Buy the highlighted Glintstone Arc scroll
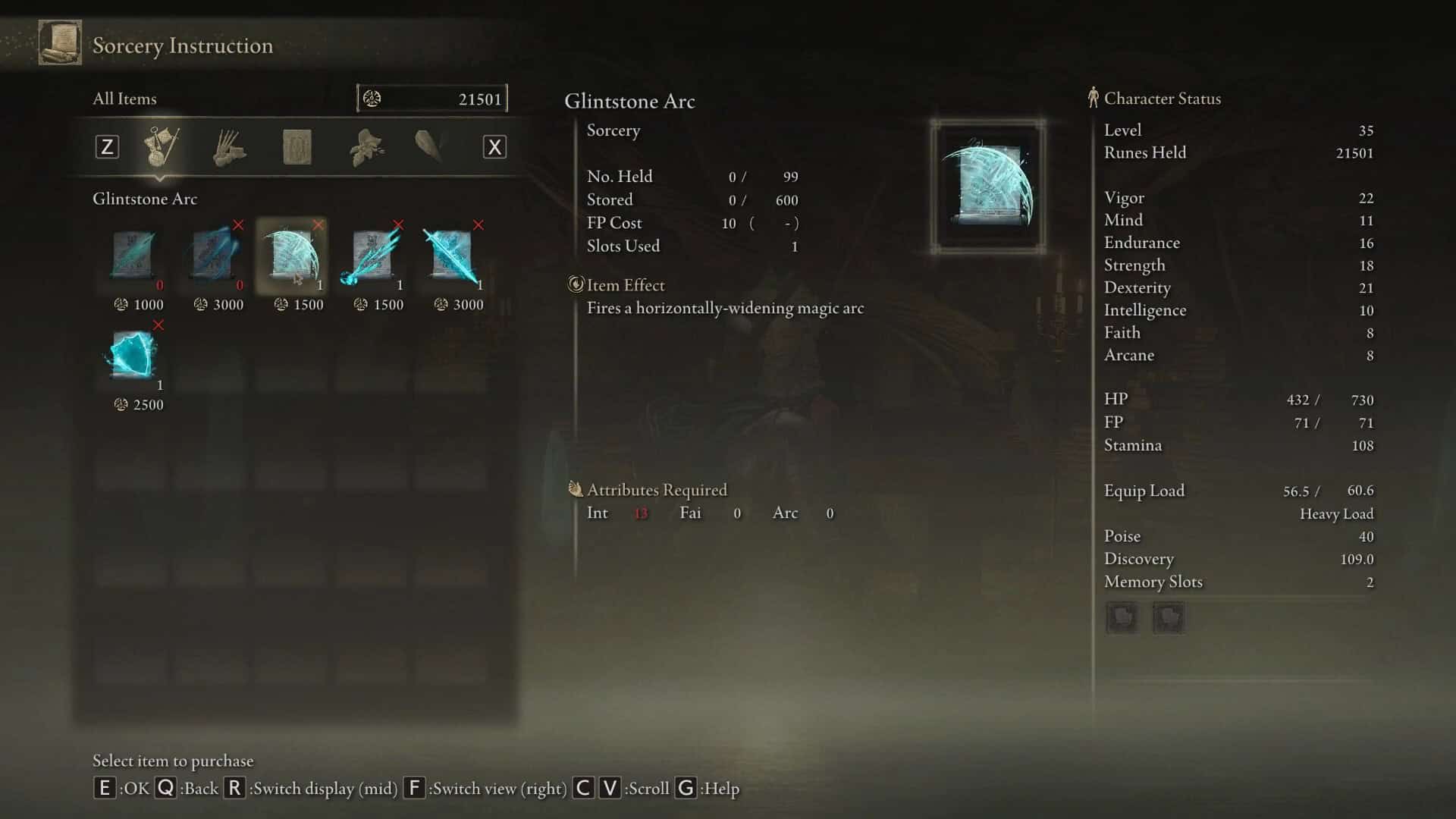 coord(293,256)
